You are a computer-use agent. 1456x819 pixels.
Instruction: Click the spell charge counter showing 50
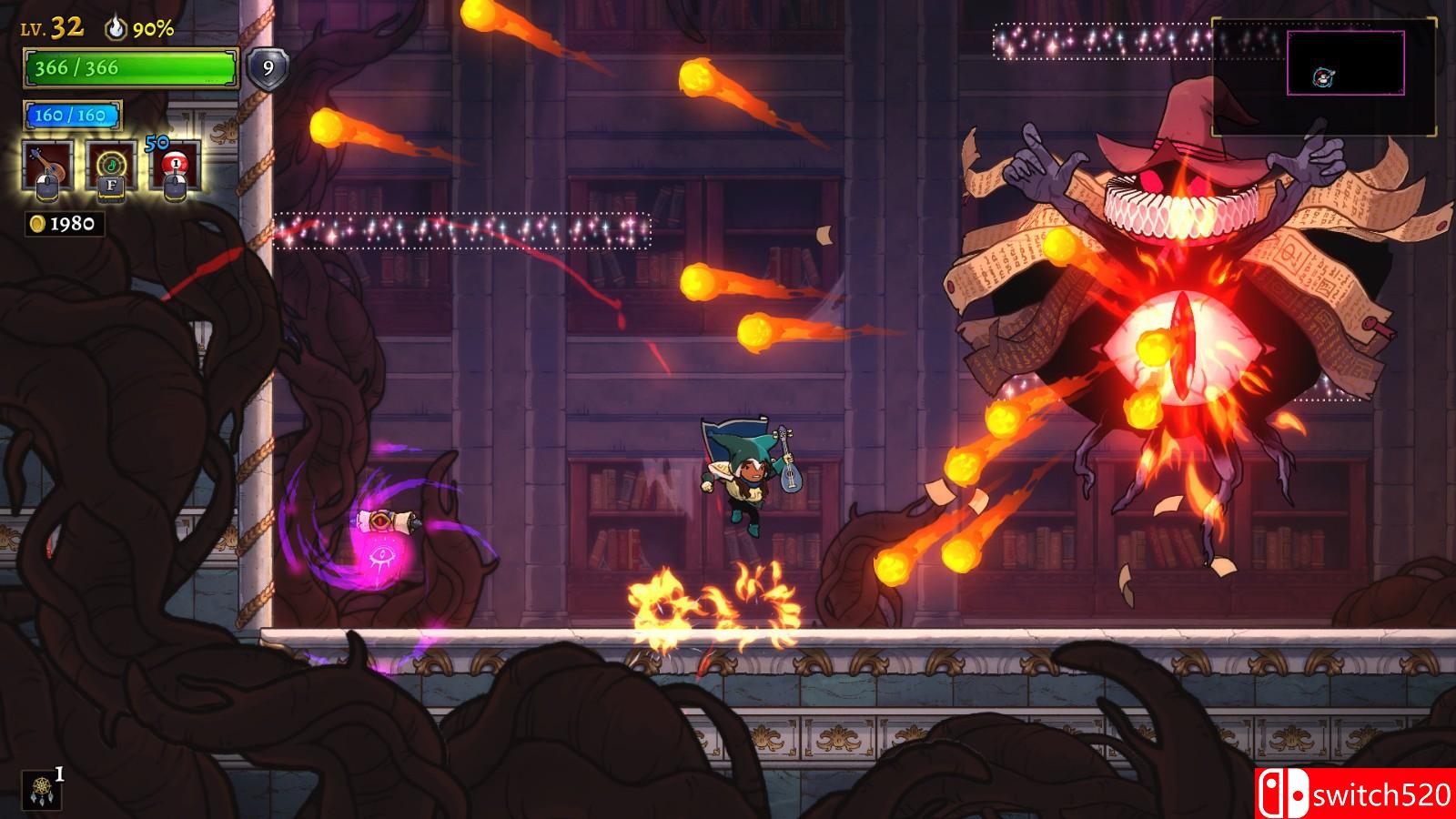pyautogui.click(x=158, y=142)
